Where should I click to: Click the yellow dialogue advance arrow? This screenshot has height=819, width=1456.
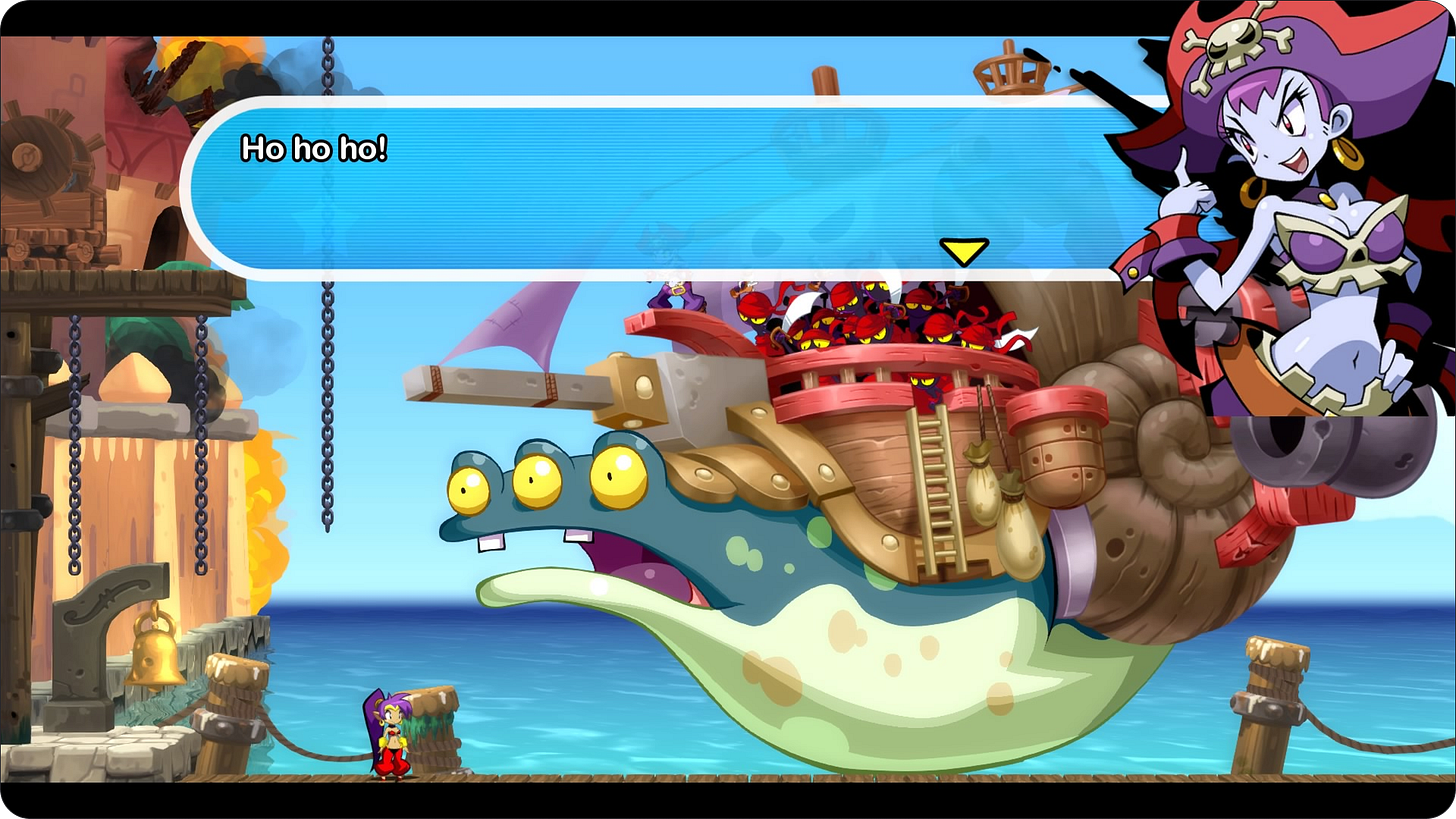tap(963, 252)
